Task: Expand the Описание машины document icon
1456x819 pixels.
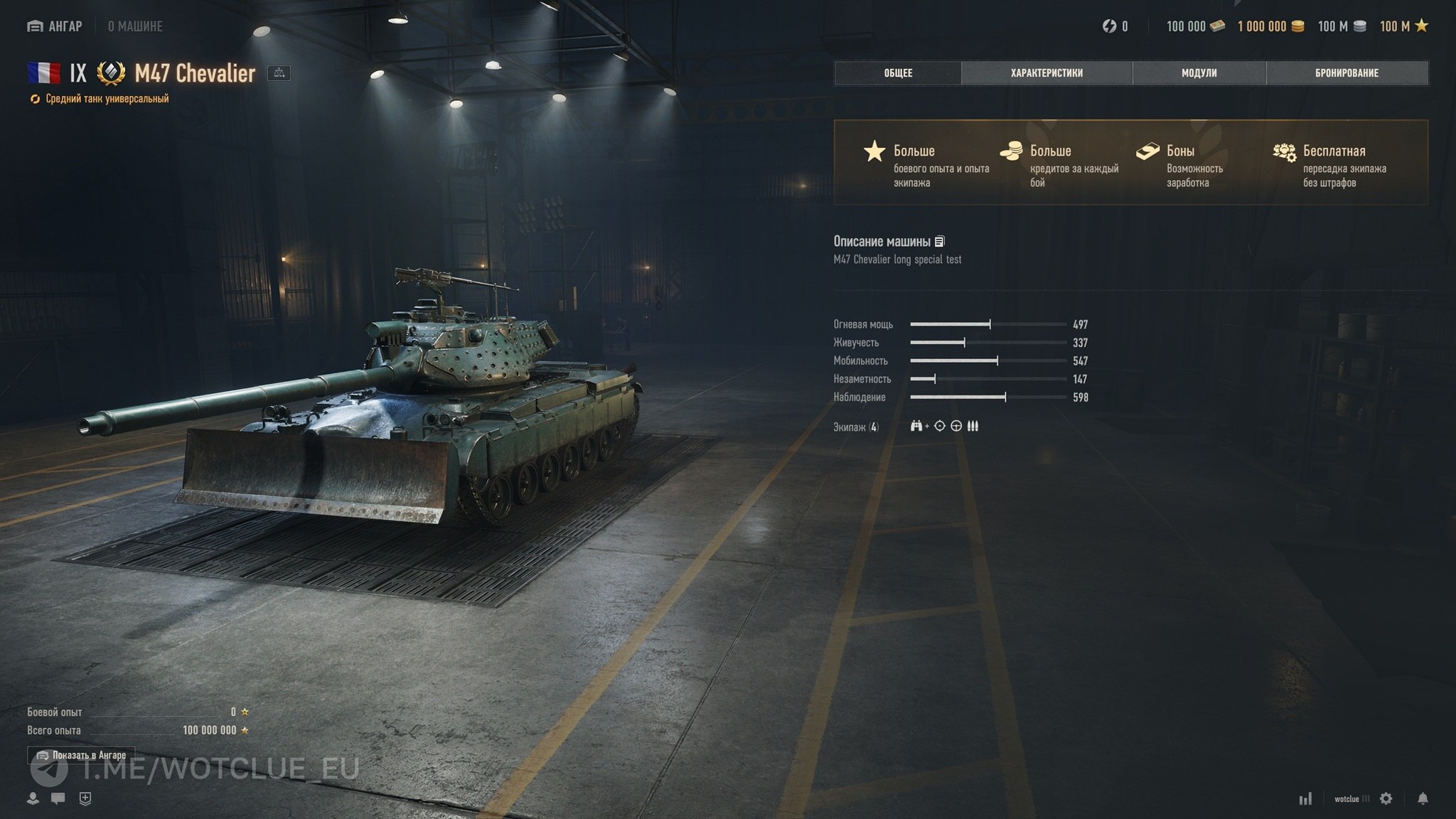Action: click(x=940, y=242)
